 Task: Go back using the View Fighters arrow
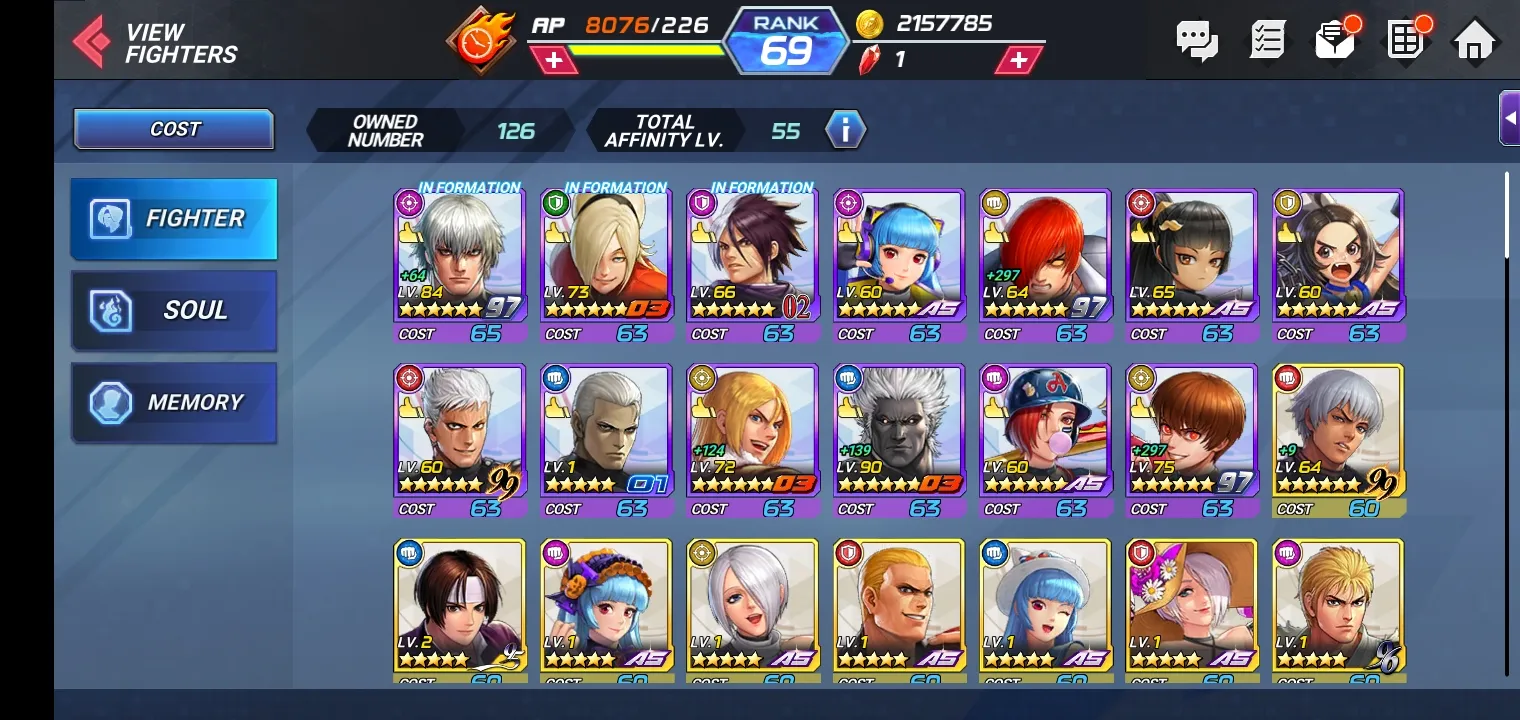click(x=92, y=42)
